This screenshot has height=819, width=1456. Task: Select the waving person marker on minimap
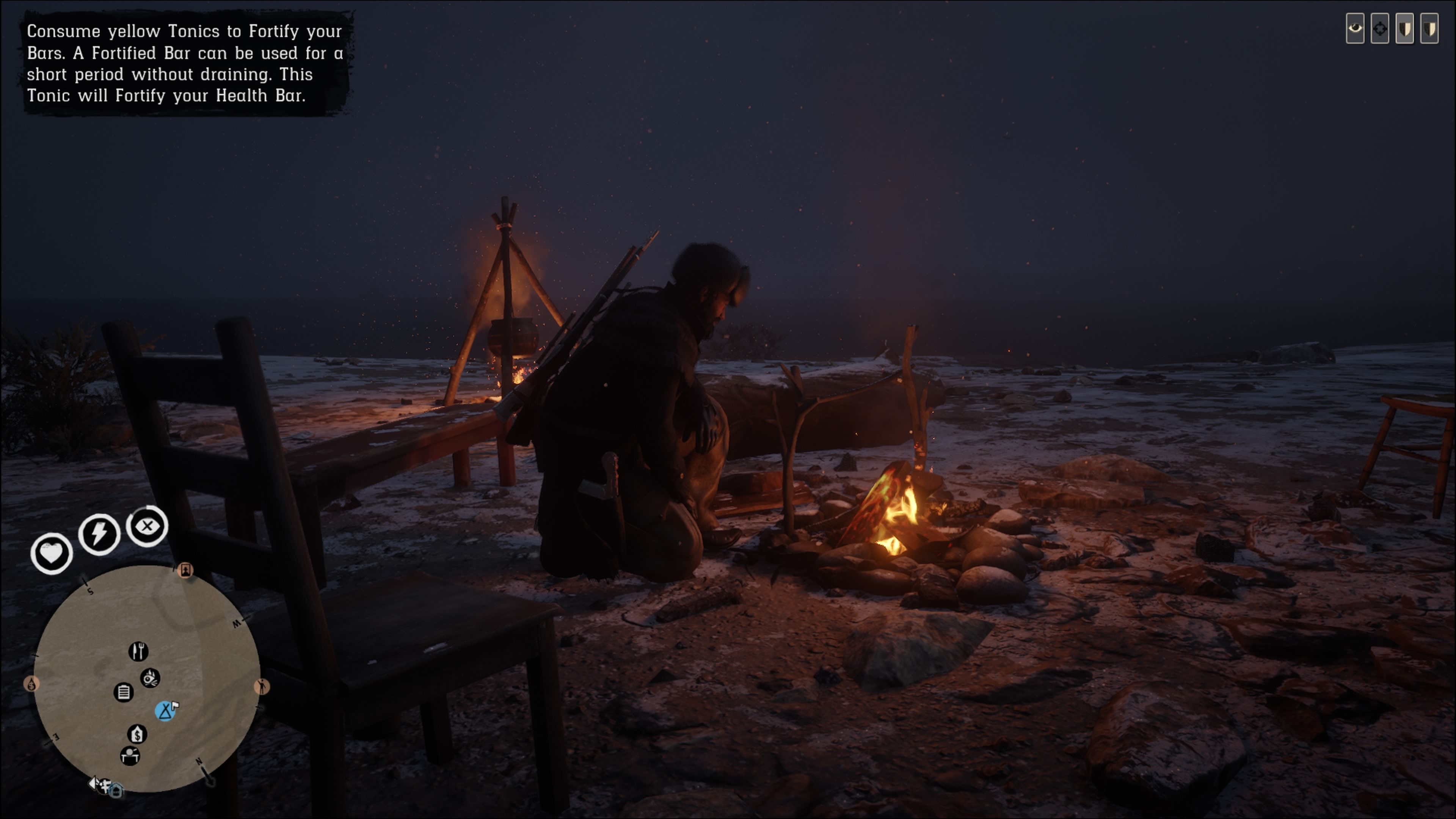(262, 687)
